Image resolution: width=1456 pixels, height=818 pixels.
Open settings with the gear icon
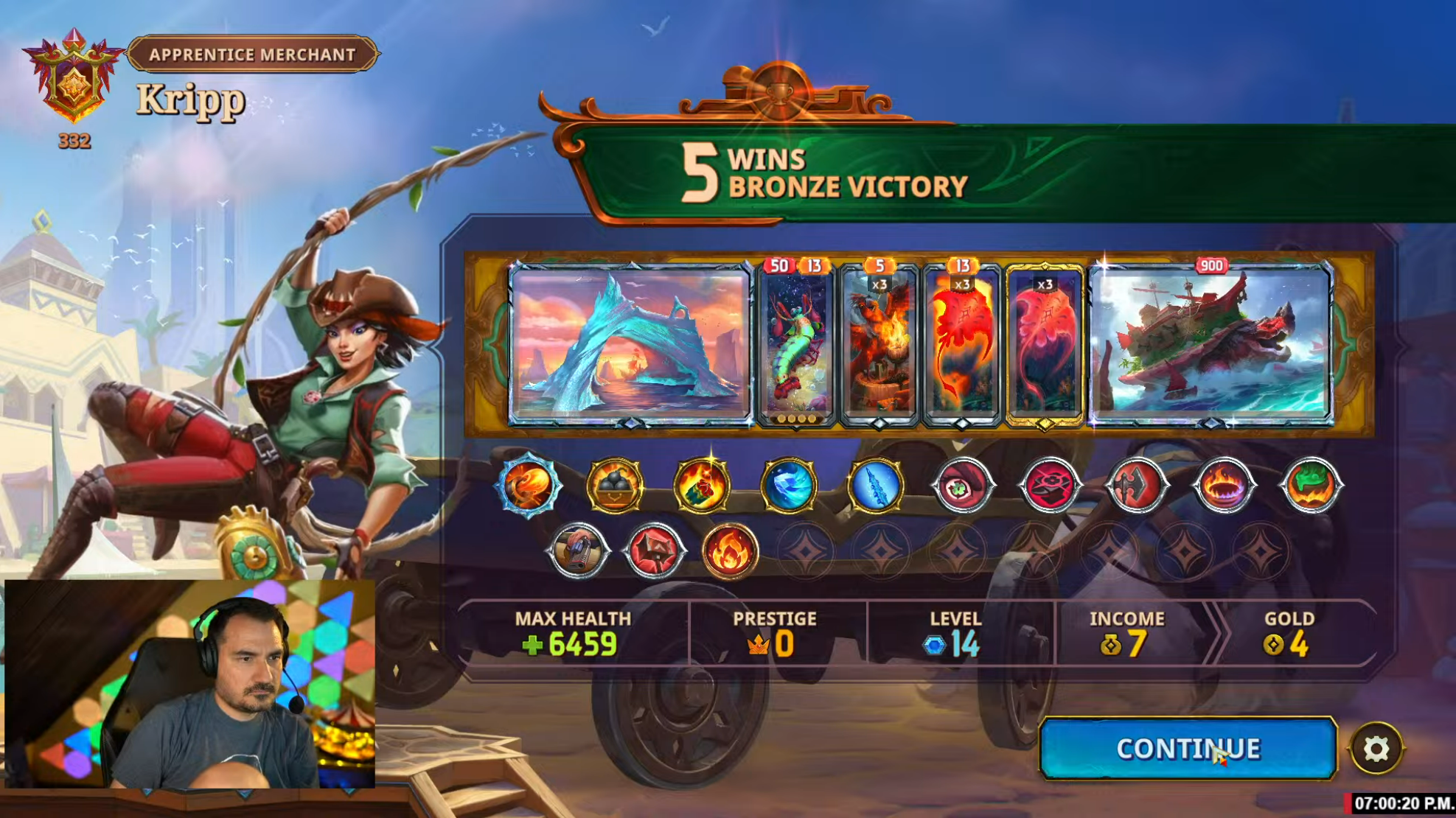pos(1376,749)
